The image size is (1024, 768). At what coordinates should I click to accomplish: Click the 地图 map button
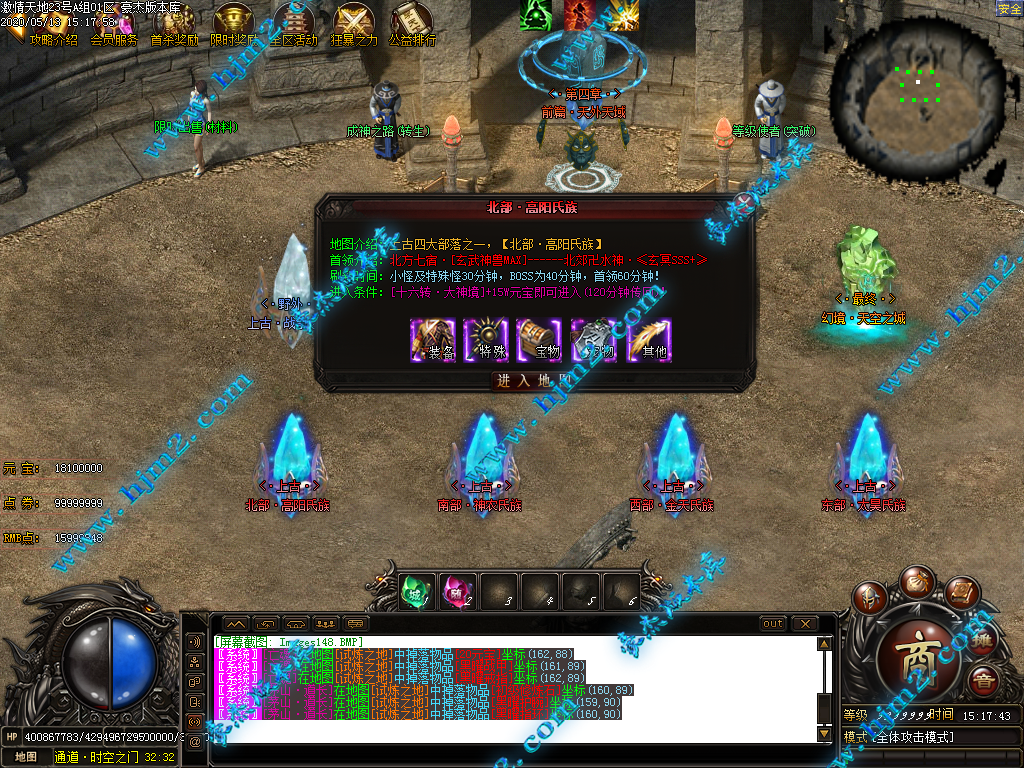25,757
